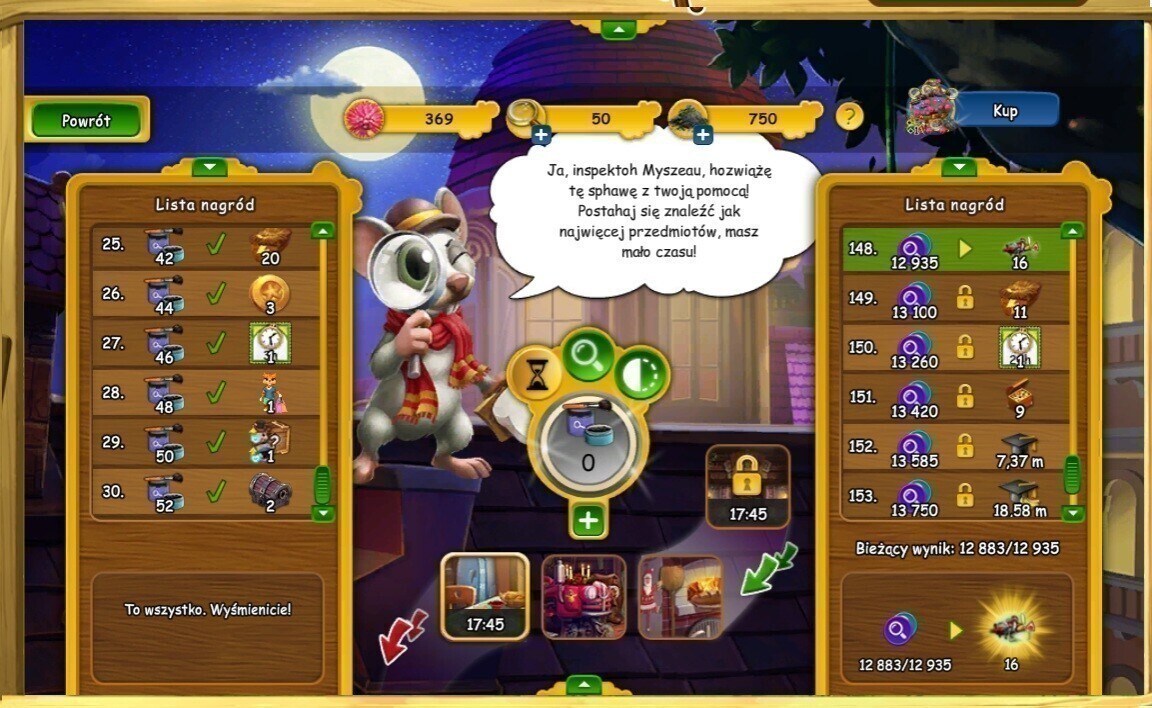Click the down arrow of the right list's scrollbar
The height and width of the screenshot is (708, 1152).
[x=1073, y=513]
